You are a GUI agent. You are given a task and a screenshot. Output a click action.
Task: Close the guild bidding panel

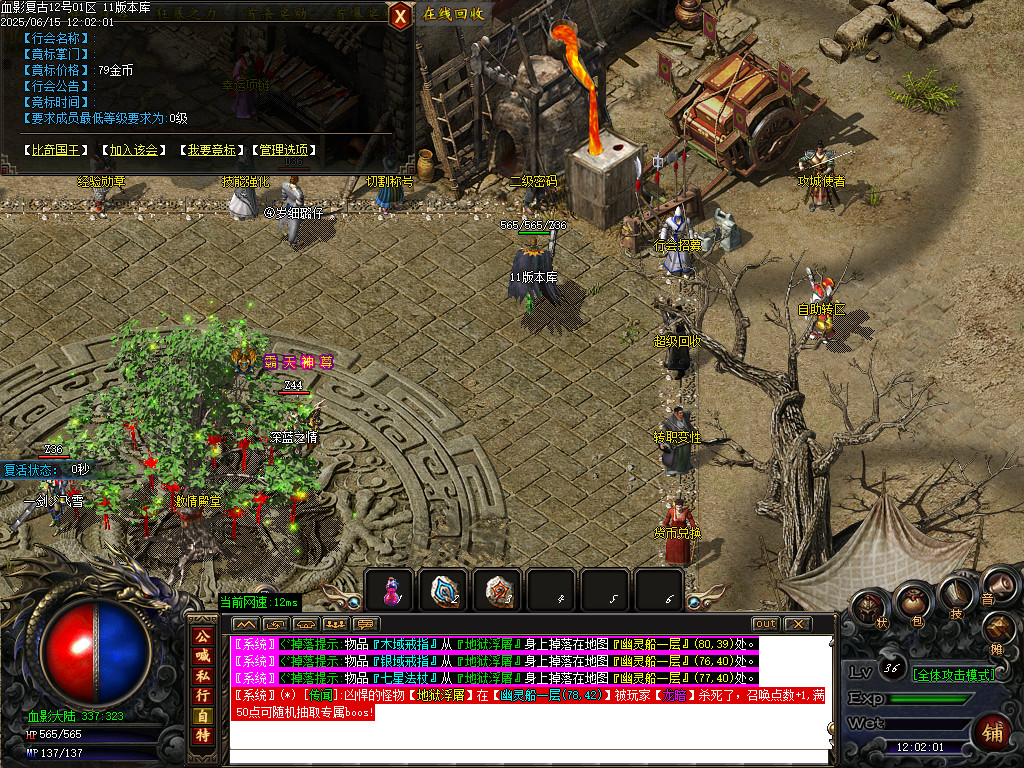click(x=400, y=15)
